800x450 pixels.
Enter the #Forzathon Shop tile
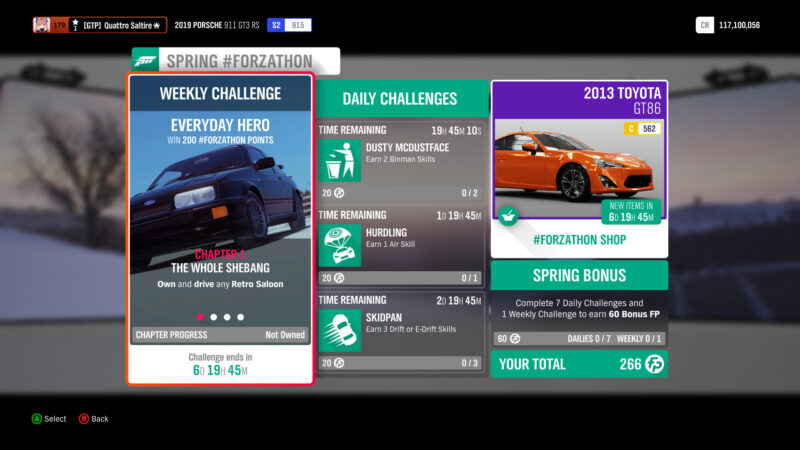click(579, 170)
